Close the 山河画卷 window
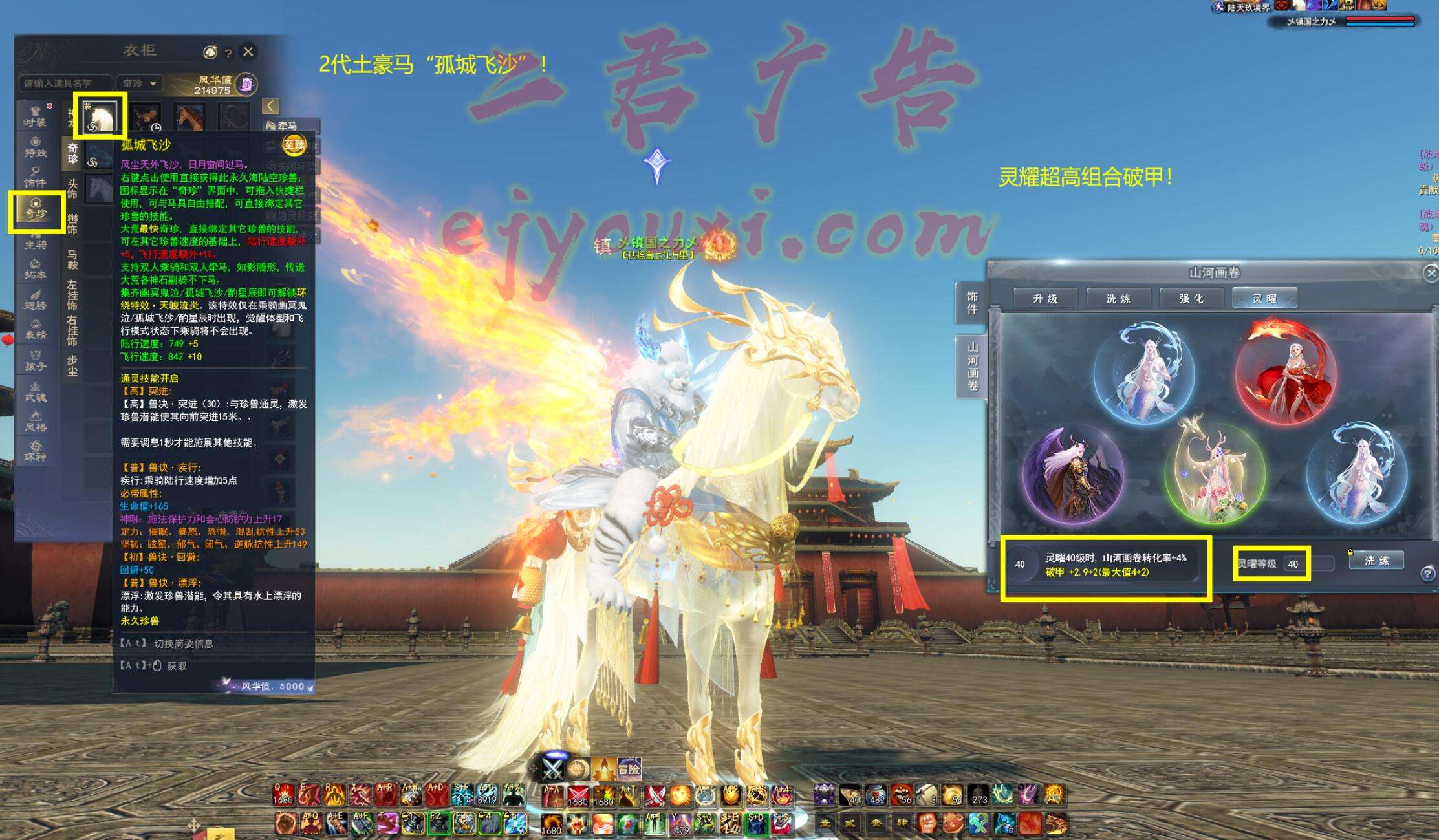 [1430, 274]
